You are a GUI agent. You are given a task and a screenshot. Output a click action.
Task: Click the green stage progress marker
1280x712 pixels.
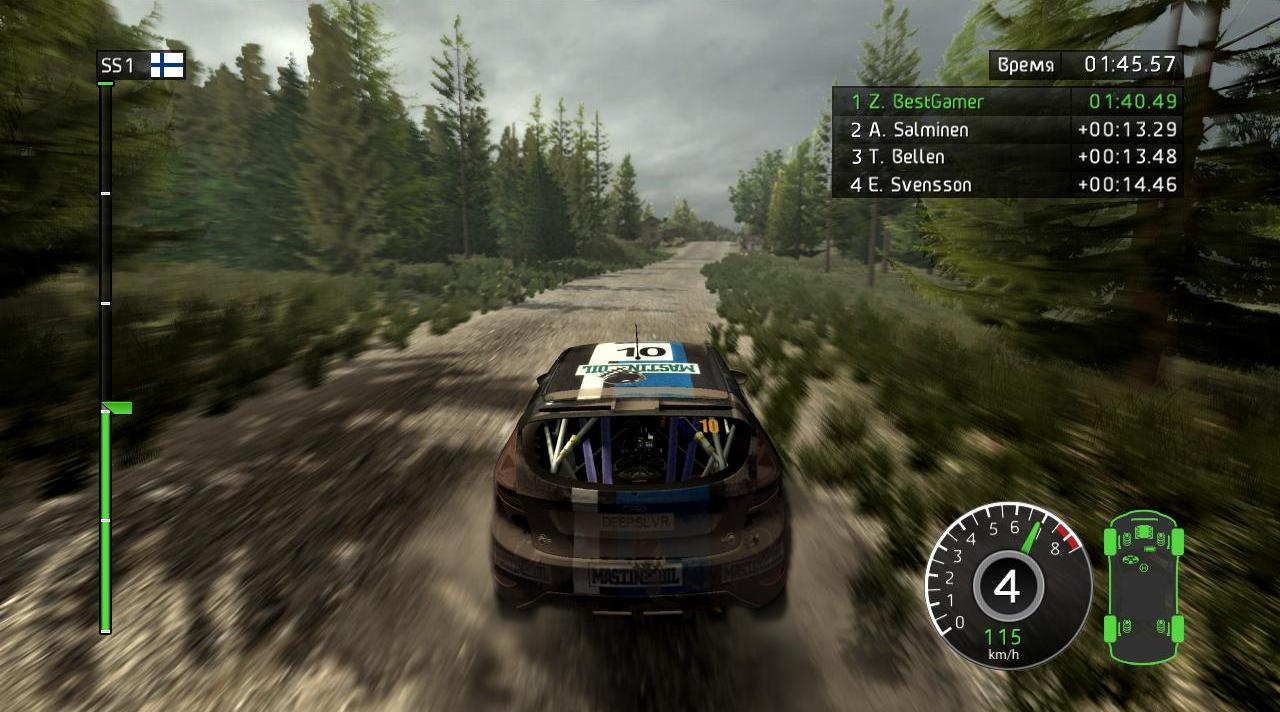pyautogui.click(x=118, y=407)
